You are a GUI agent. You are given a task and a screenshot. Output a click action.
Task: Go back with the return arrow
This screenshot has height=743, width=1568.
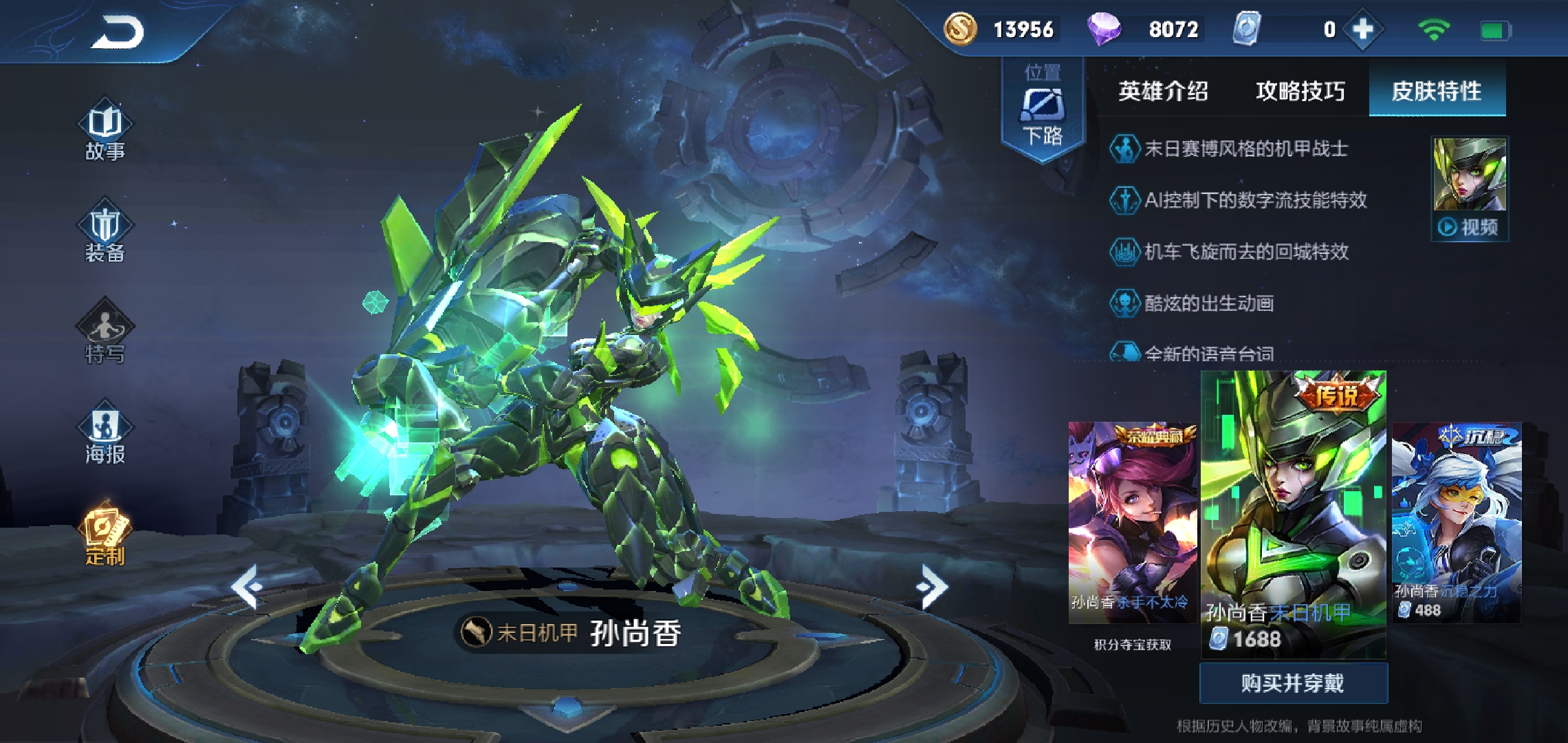coord(118,32)
